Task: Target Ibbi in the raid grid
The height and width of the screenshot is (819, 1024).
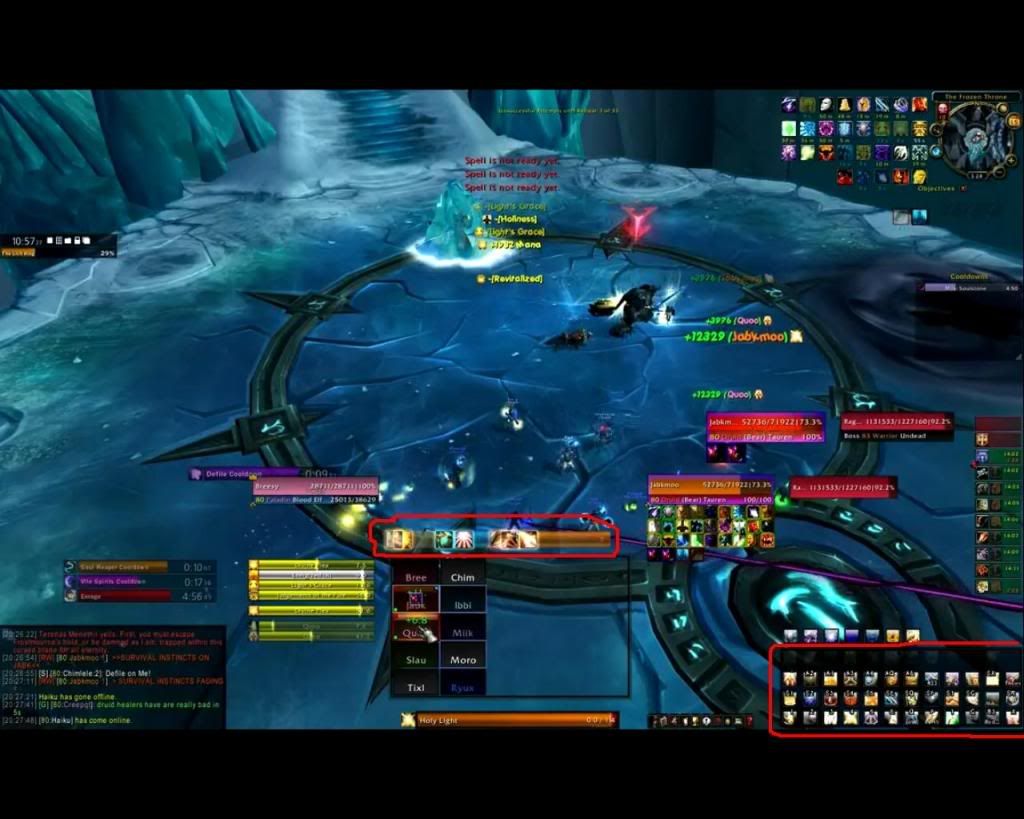Action: click(x=462, y=605)
